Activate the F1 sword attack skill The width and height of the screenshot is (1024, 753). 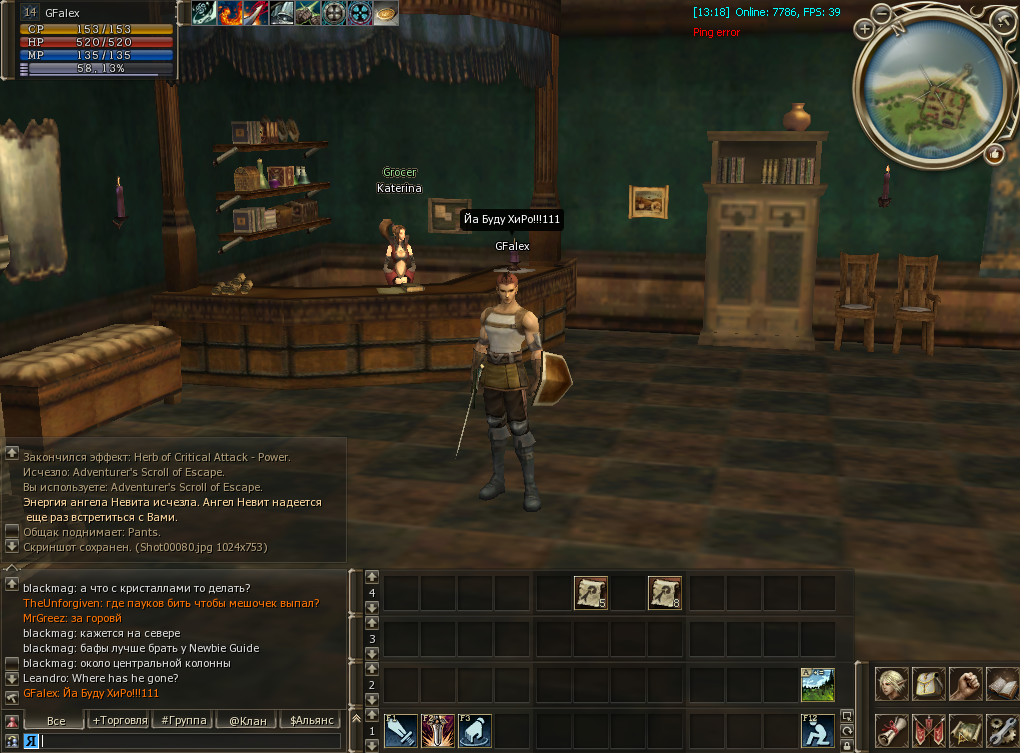click(401, 731)
